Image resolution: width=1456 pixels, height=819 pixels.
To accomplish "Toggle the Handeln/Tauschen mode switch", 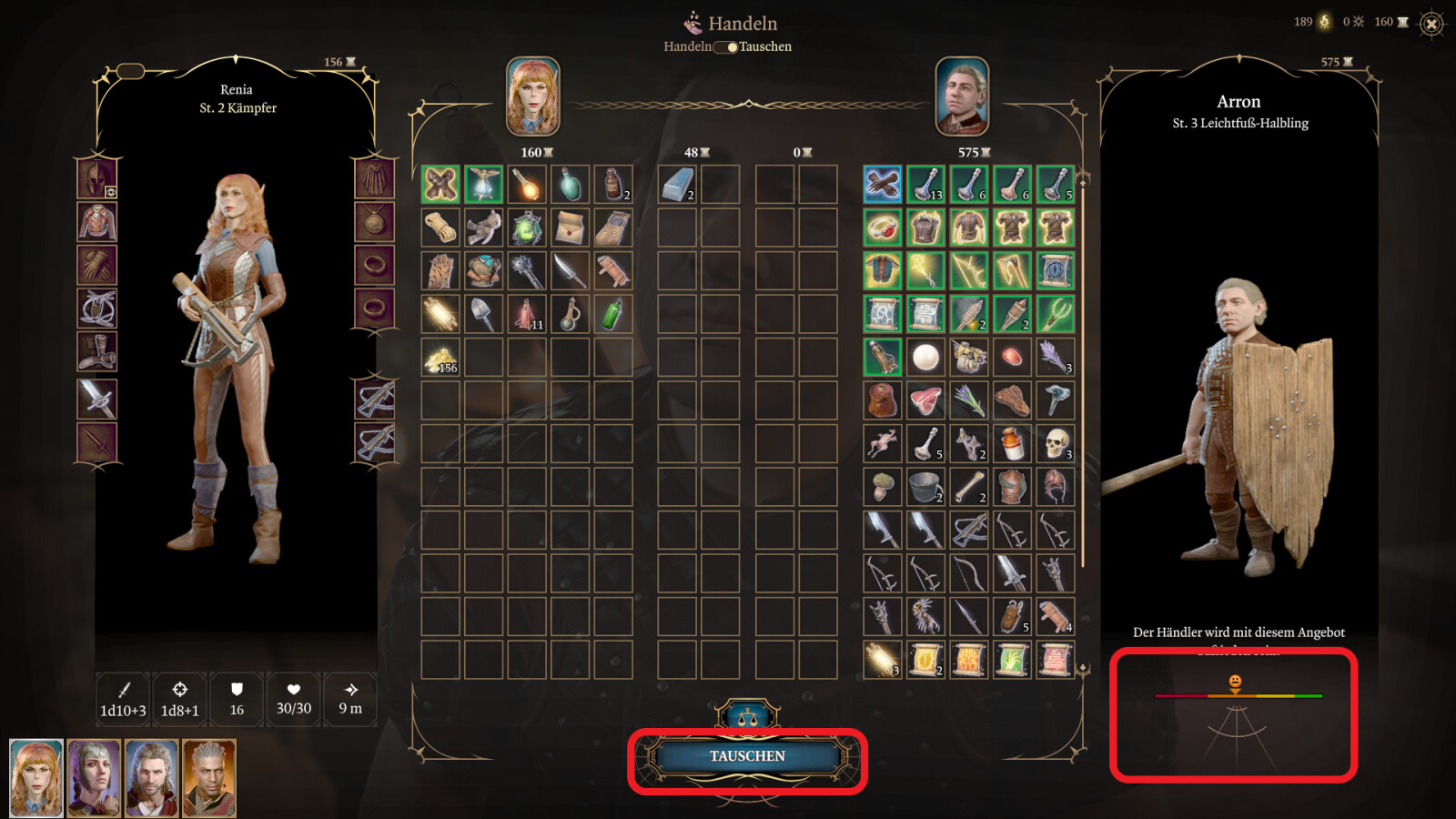I will (x=726, y=46).
